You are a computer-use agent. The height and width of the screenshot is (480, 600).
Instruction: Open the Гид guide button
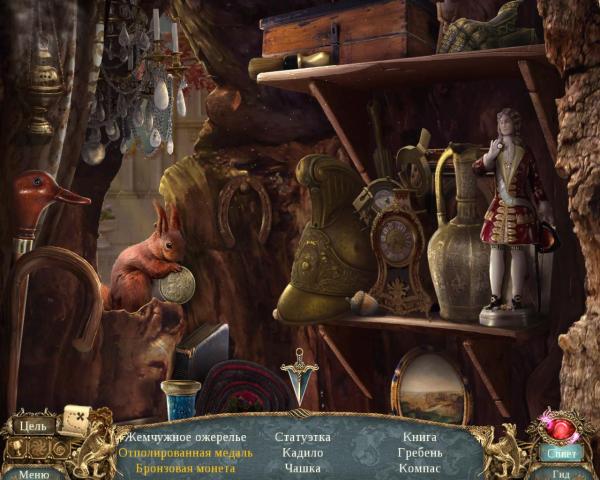(561, 474)
